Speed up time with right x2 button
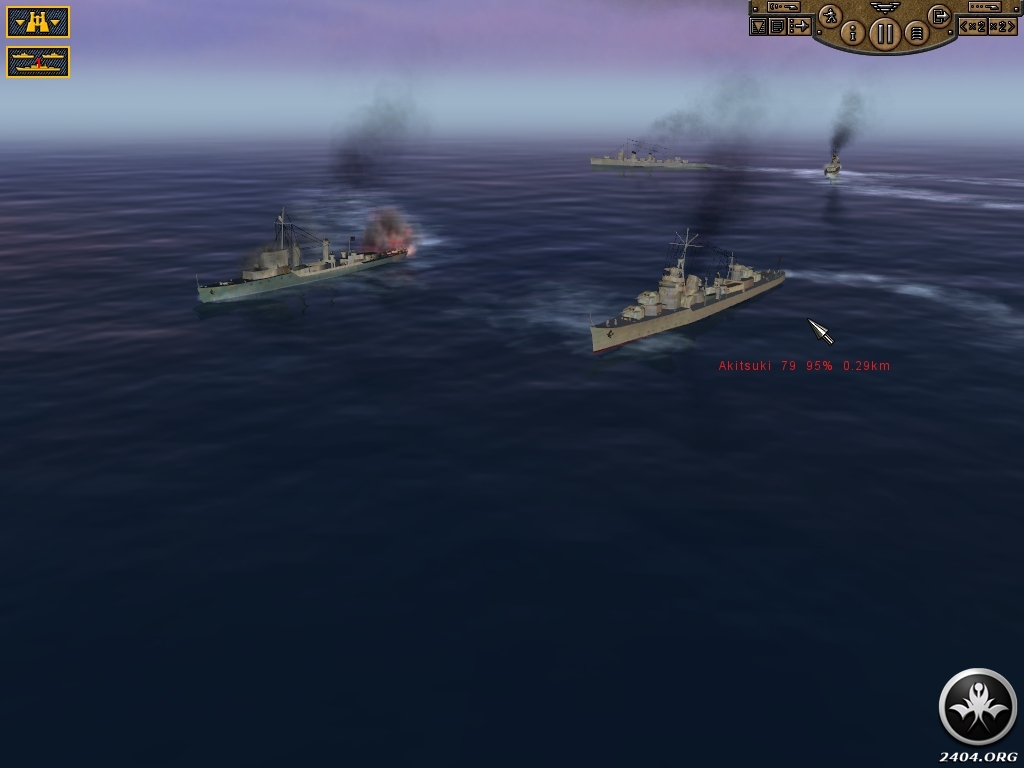Image resolution: width=1024 pixels, height=768 pixels. 1001,26
